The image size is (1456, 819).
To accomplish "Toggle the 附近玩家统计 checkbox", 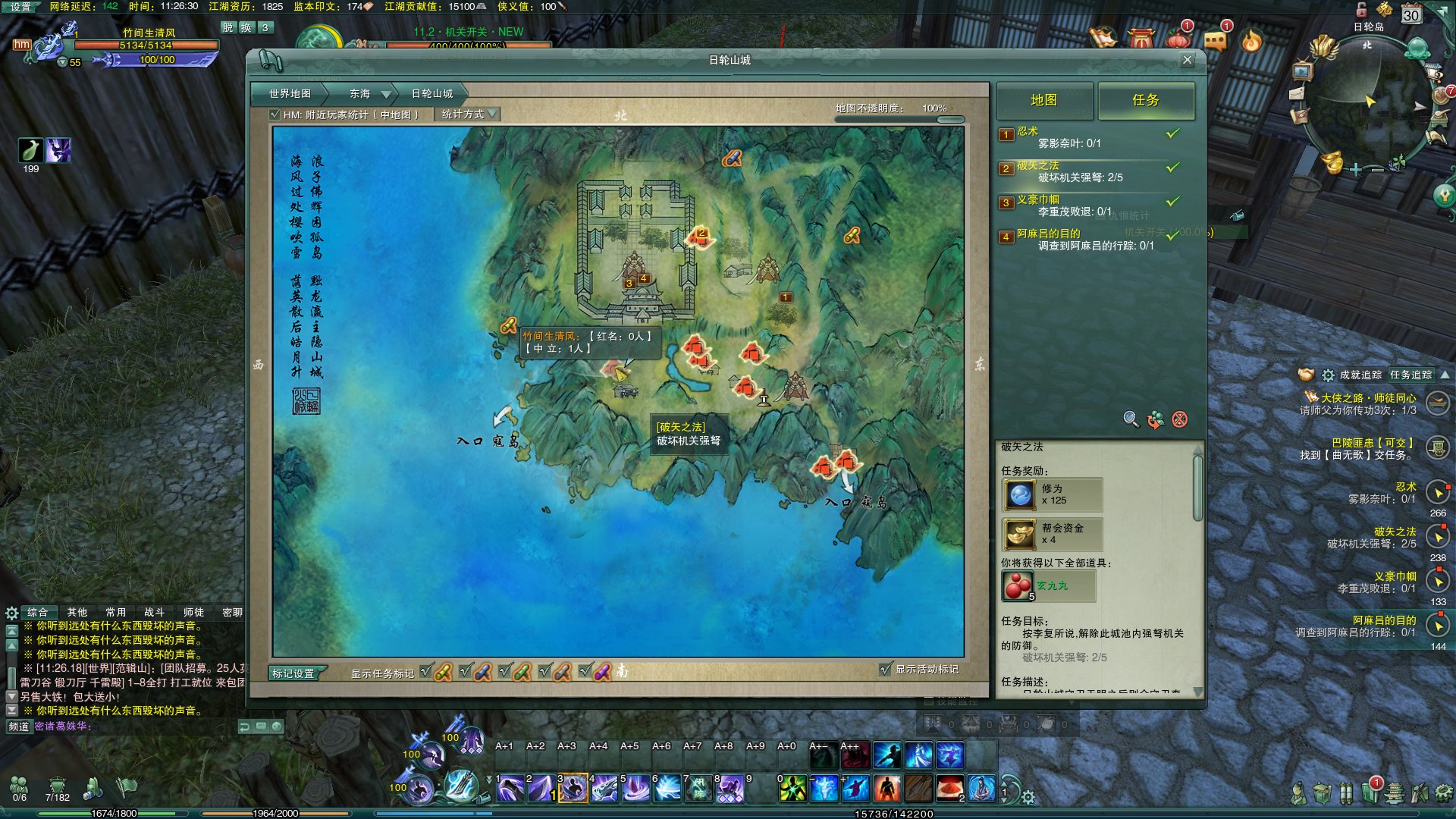I will (x=275, y=115).
